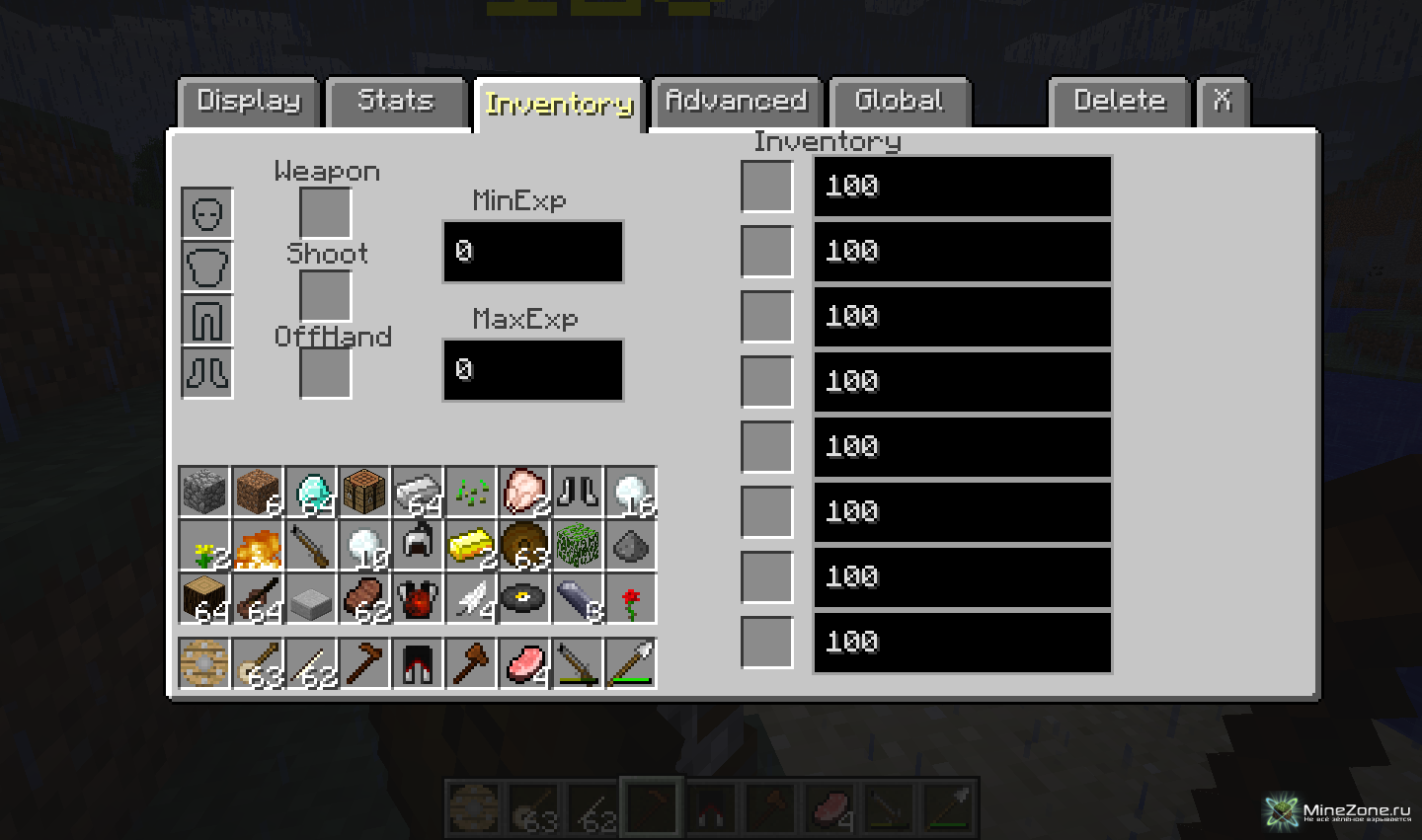Select the crafting table item
Image resolution: width=1422 pixels, height=840 pixels.
pos(364,492)
